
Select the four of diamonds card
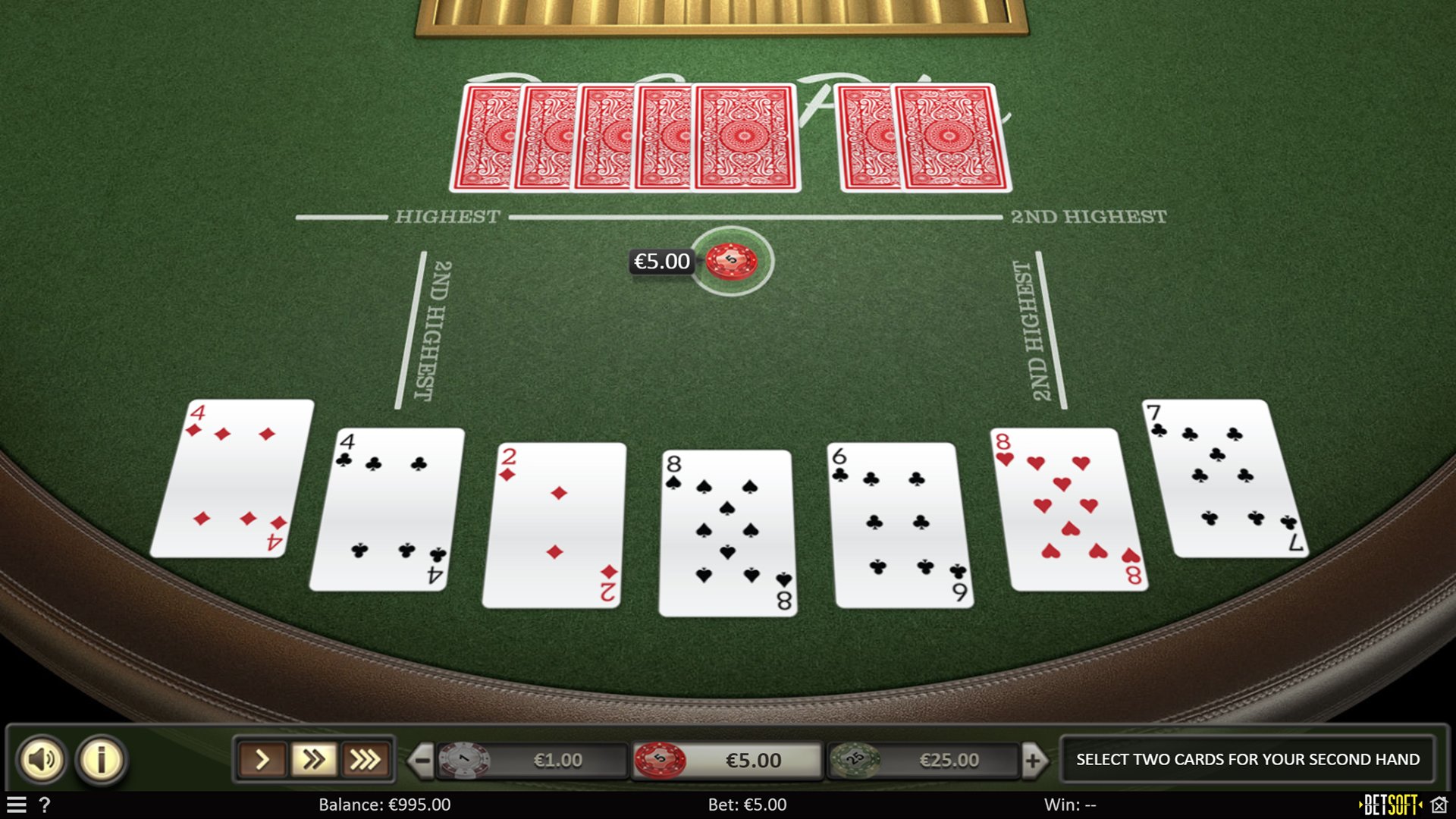coord(233,478)
